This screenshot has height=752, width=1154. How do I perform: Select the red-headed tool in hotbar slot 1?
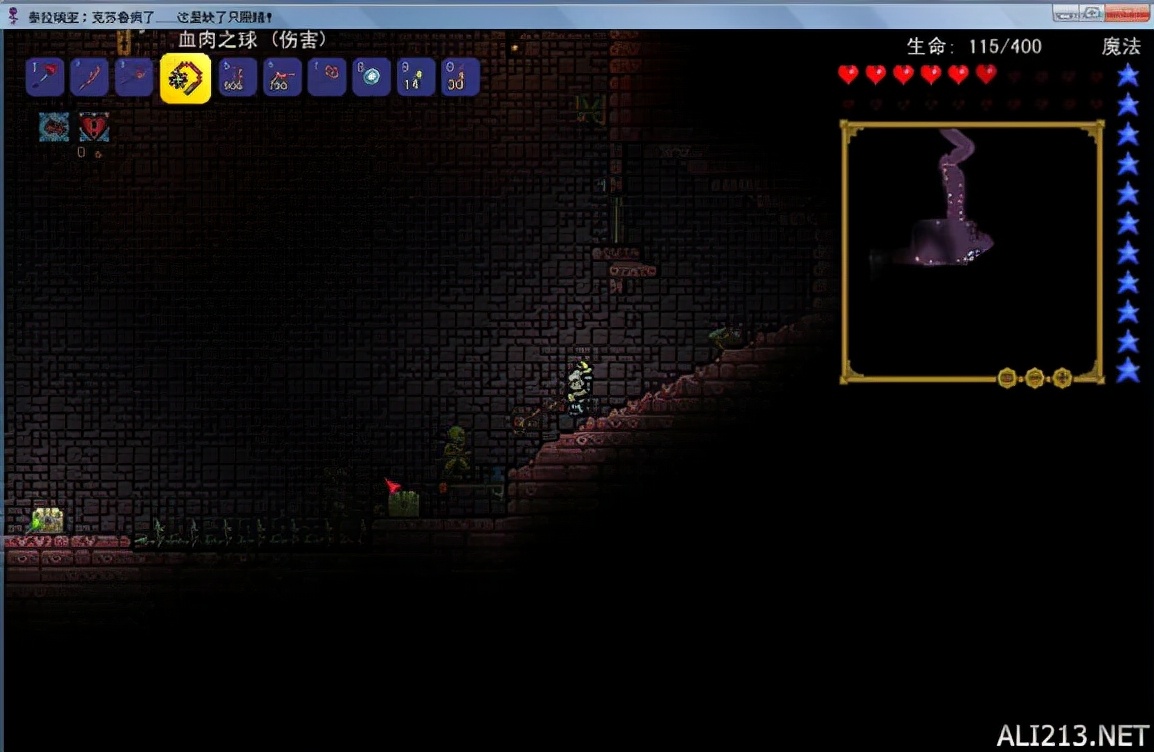[46, 77]
